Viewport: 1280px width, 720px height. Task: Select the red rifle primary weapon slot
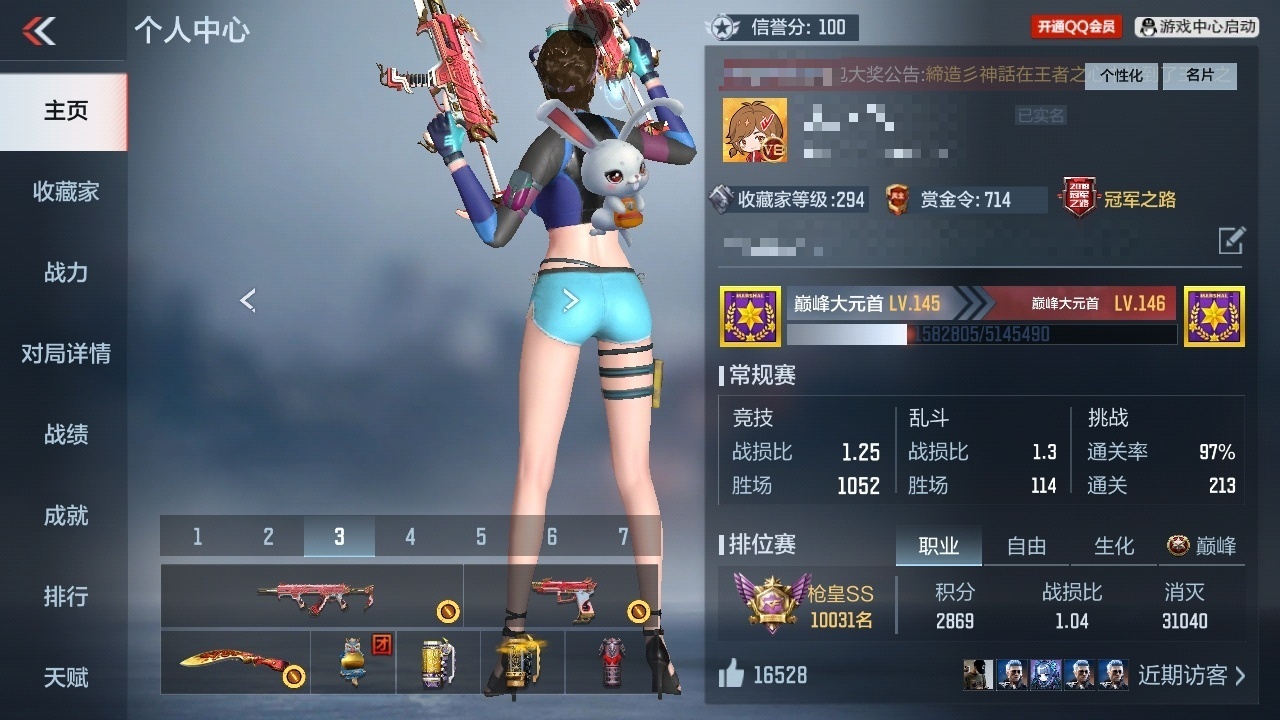click(x=312, y=596)
